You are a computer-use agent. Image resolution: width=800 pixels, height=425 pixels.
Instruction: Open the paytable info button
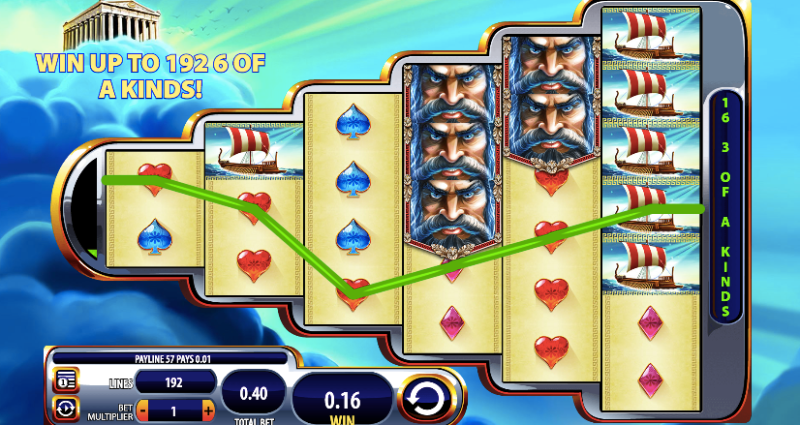pos(66,381)
